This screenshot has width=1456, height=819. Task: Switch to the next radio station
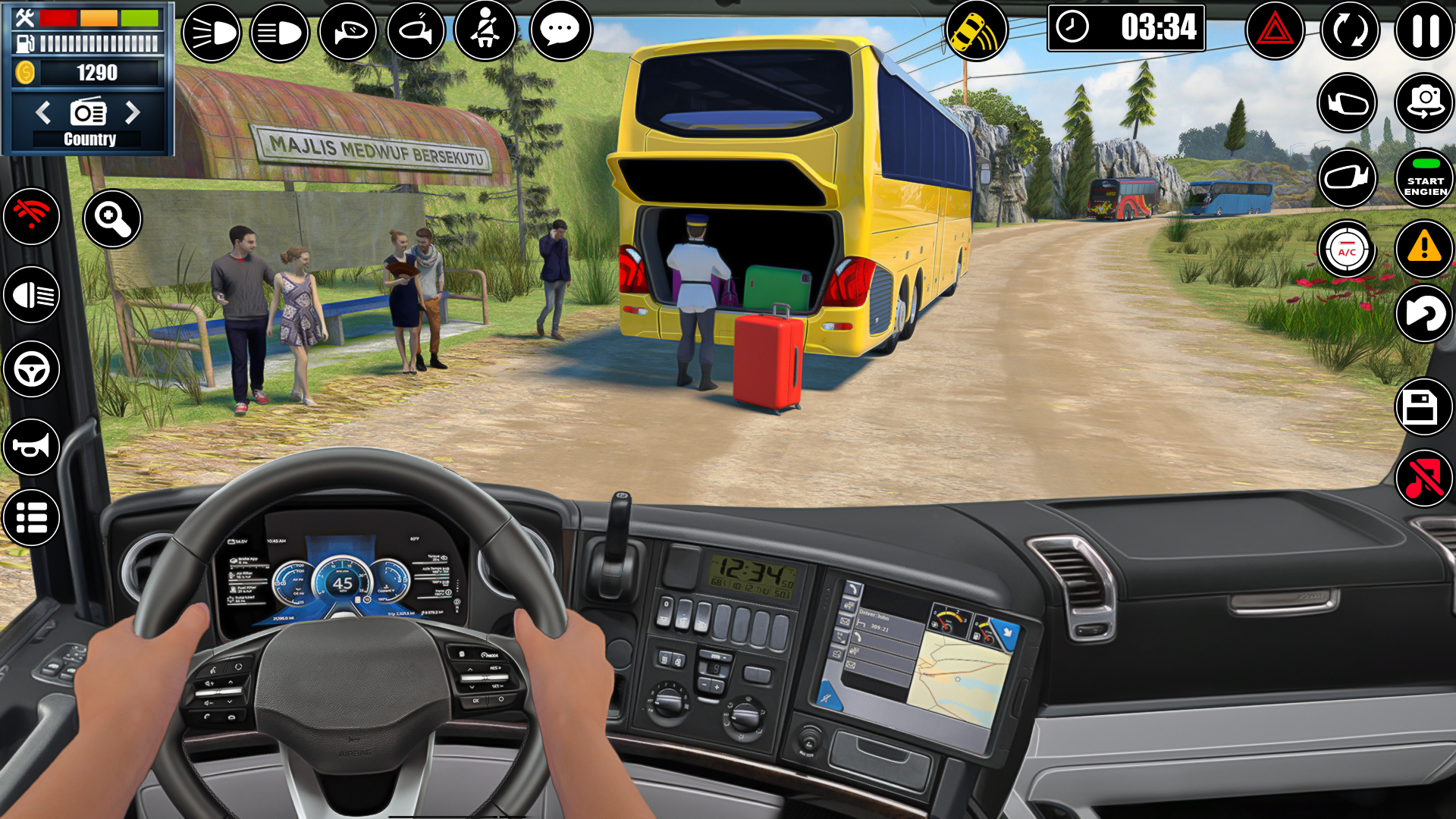(x=133, y=112)
